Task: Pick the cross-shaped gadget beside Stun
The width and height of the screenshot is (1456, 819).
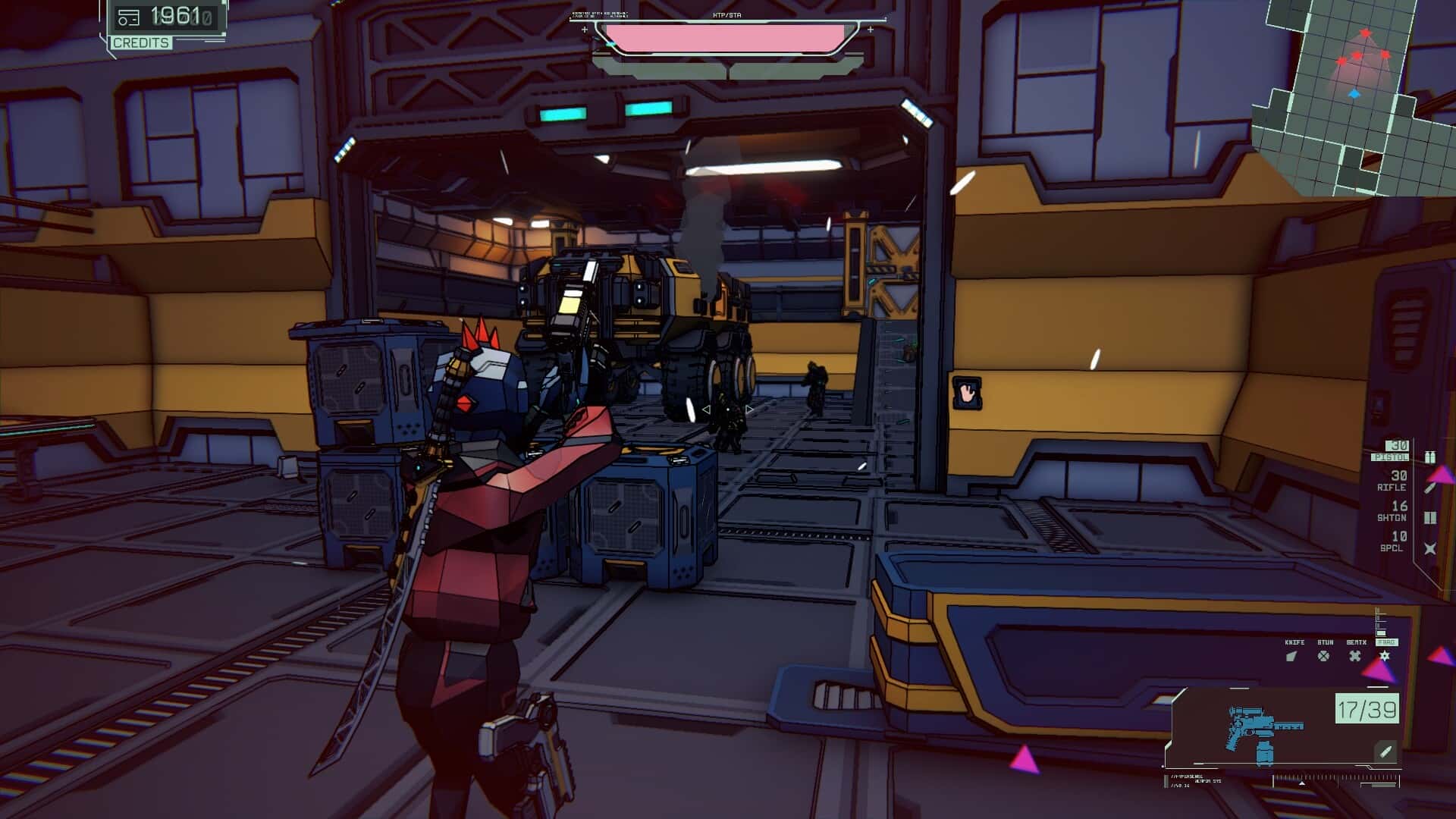Action: coord(1355,656)
